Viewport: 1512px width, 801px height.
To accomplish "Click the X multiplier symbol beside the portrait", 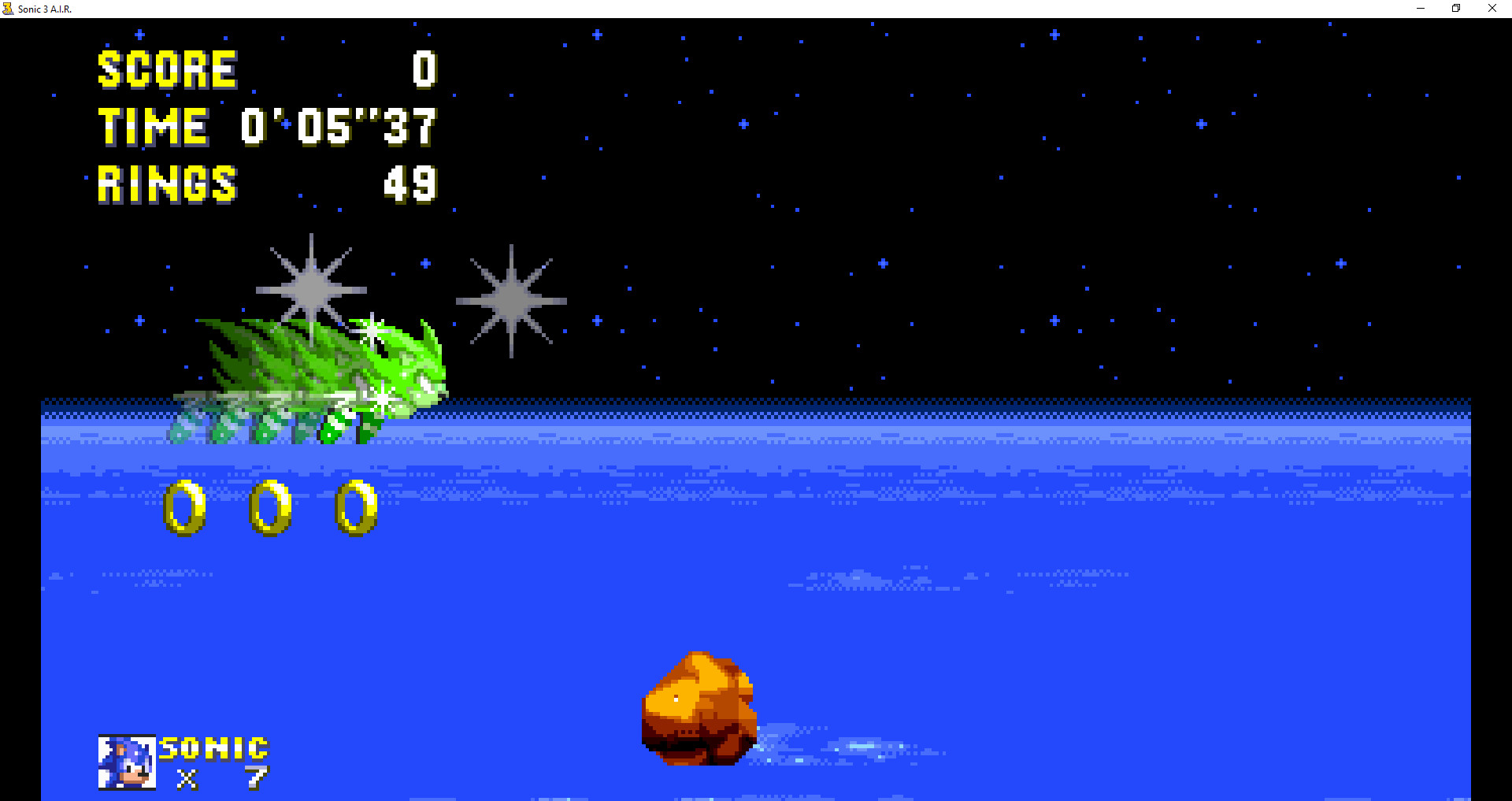I will click(x=187, y=780).
